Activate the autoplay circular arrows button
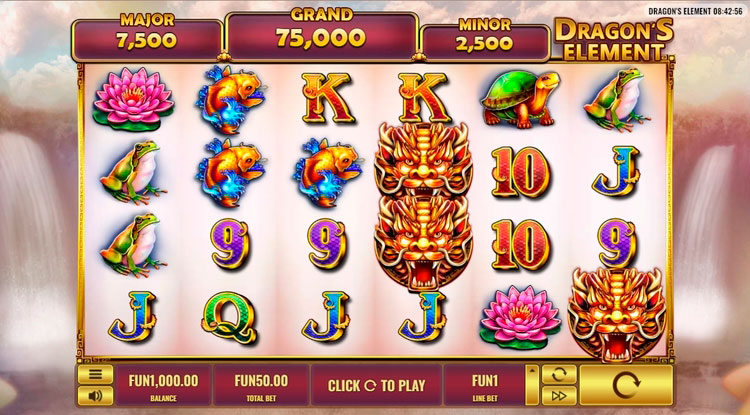This screenshot has width=750, height=415. [x=559, y=375]
